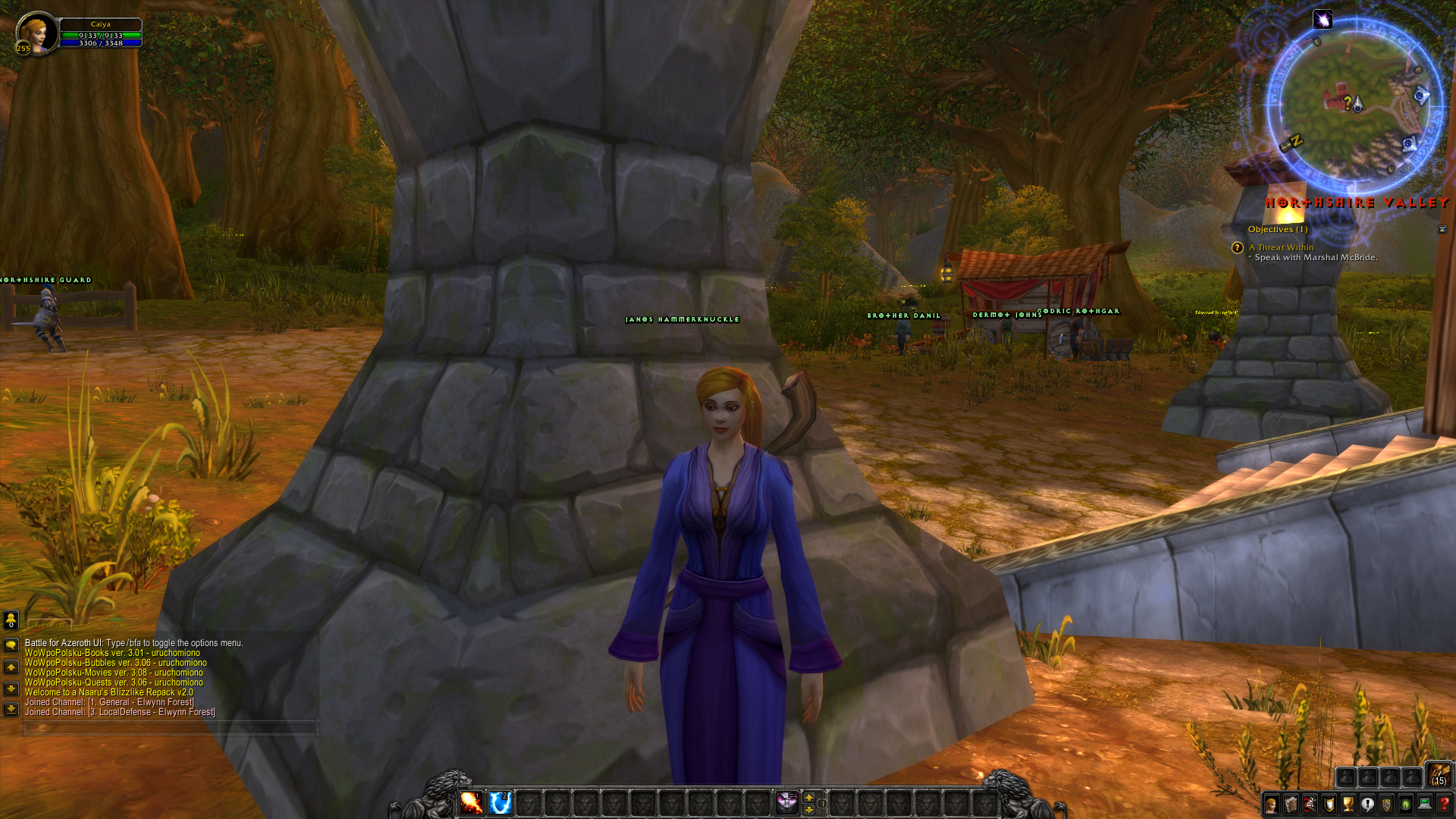The height and width of the screenshot is (819, 1456).
Task: Switch action bar page up arrow
Action: (809, 797)
